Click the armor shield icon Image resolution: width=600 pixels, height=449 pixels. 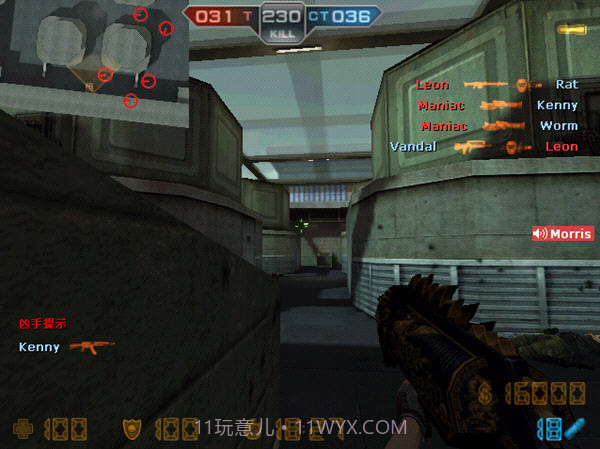131,429
